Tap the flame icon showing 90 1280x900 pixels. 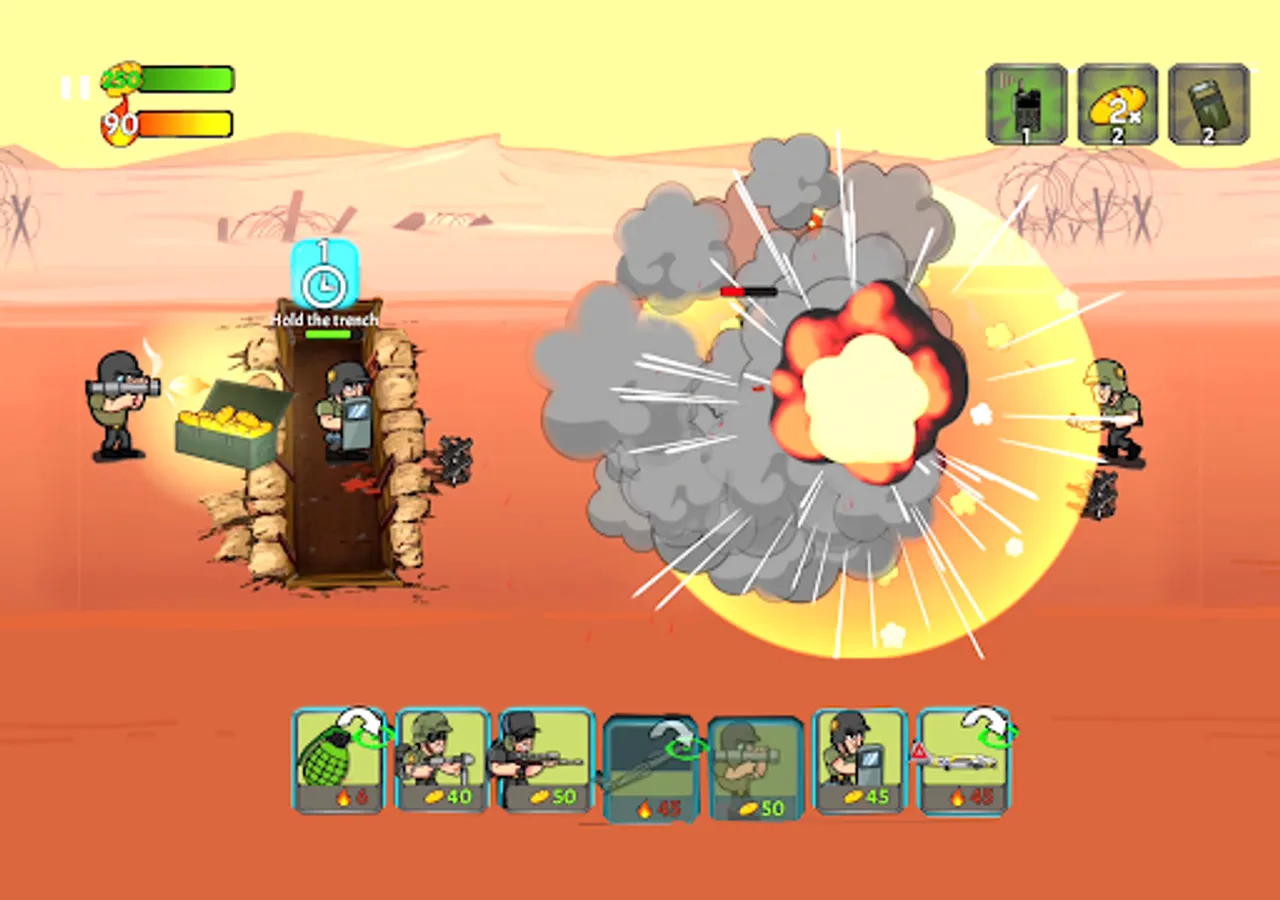121,124
